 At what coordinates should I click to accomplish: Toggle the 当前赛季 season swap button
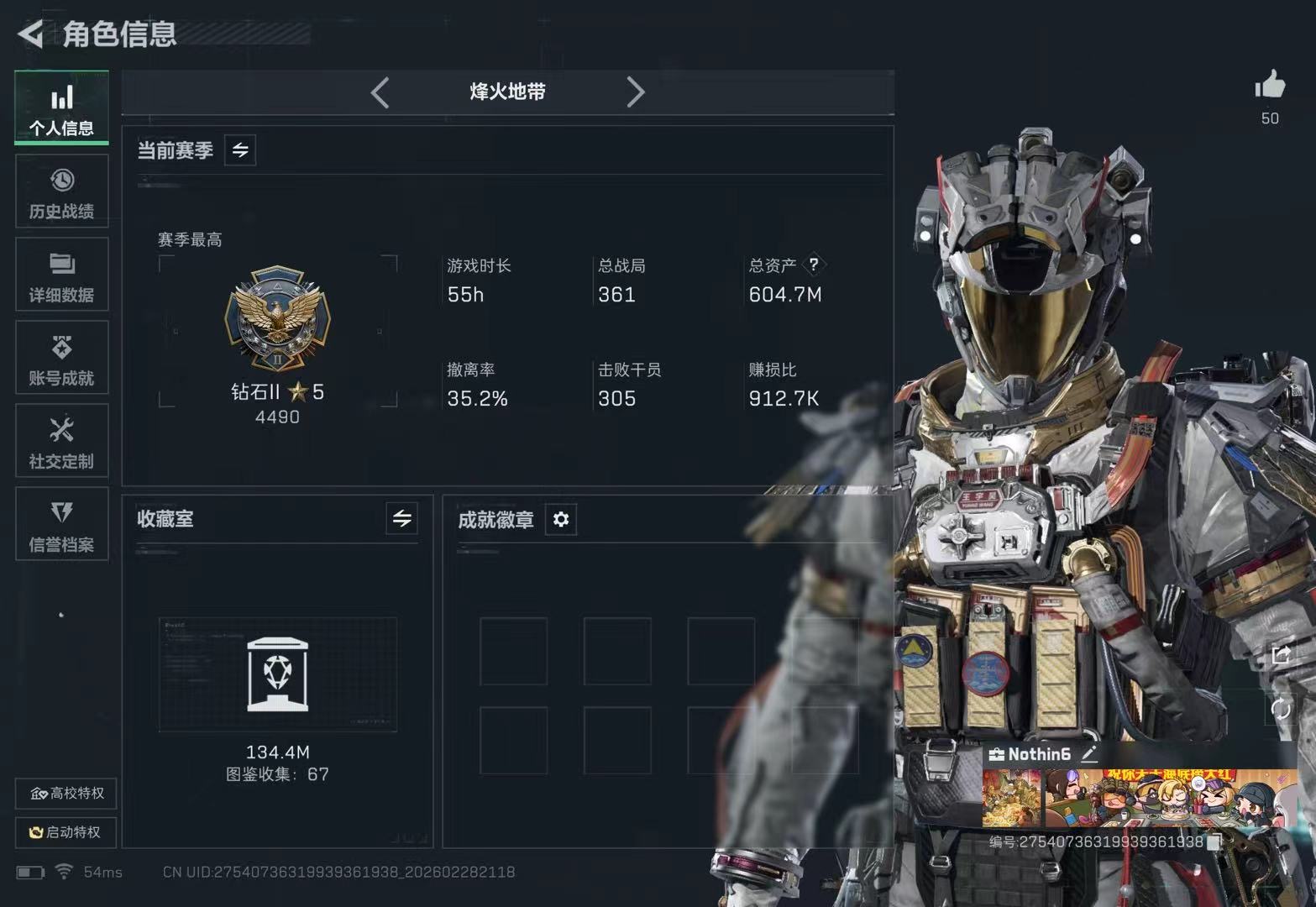(240, 150)
